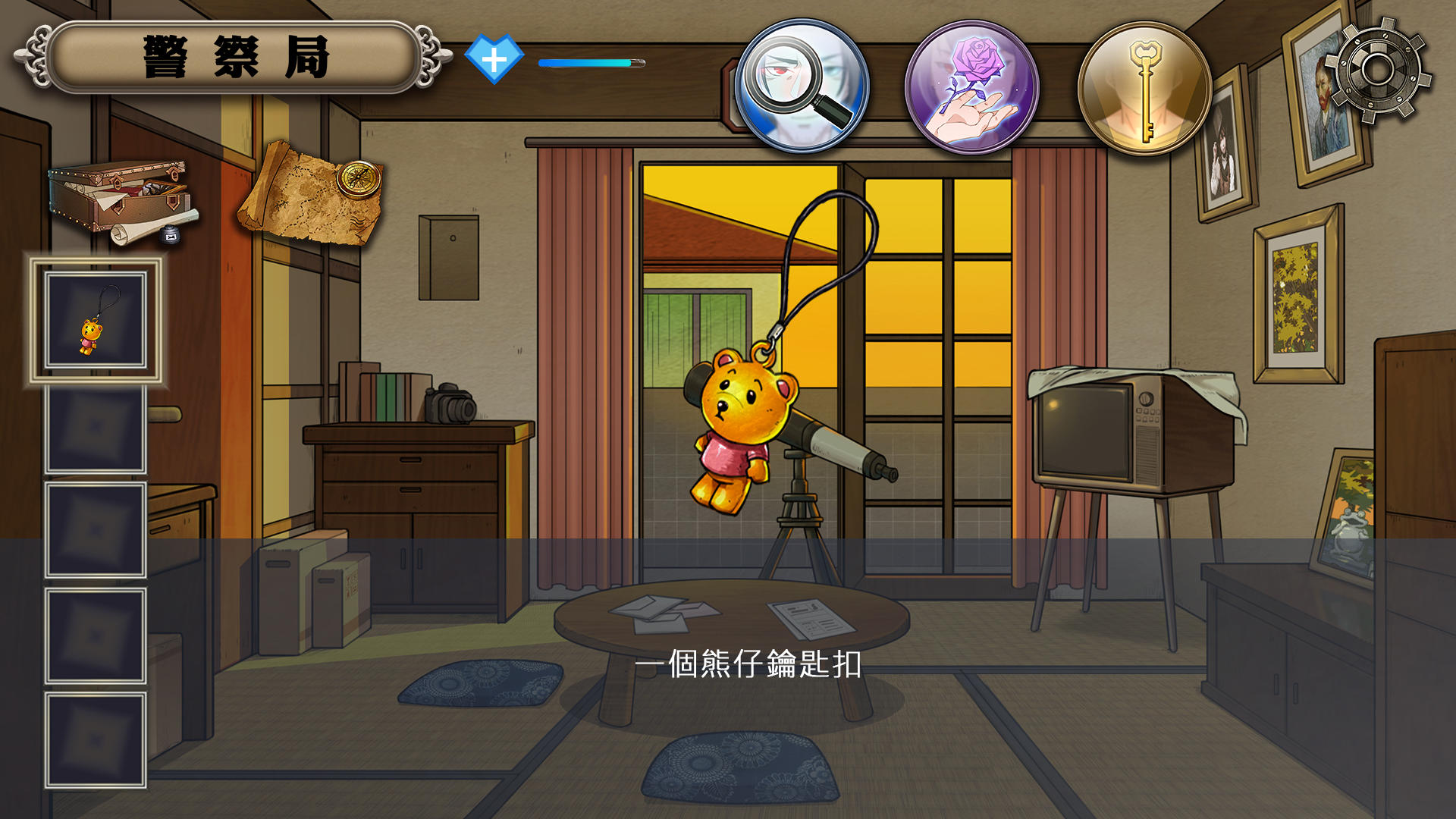Screen dimensions: 1456x819
Task: Click the camera on the cabinet
Action: tap(447, 403)
